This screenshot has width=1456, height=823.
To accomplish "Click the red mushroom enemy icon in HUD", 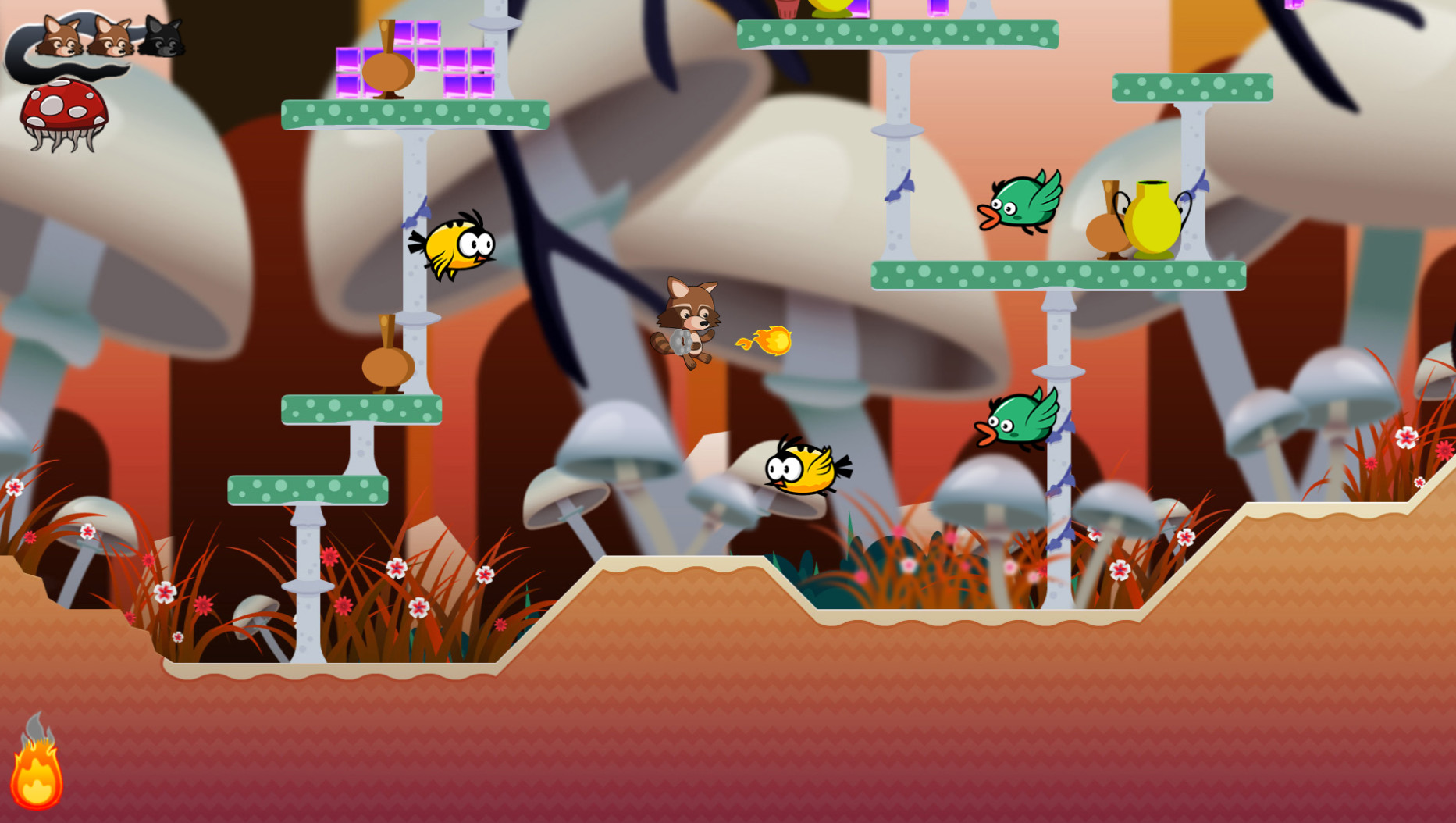I will pyautogui.click(x=65, y=105).
